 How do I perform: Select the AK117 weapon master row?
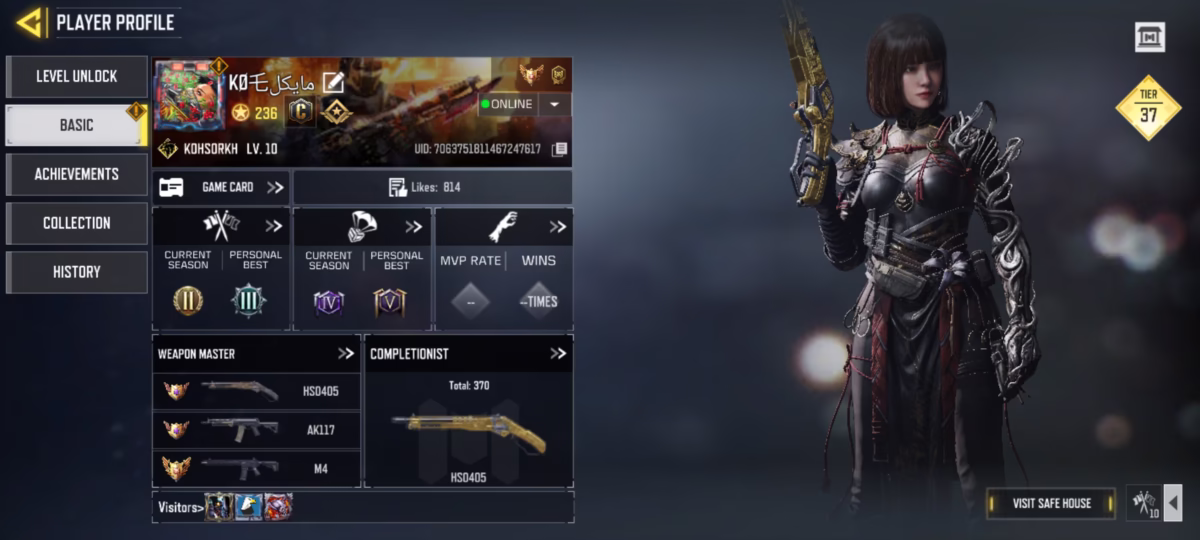(x=256, y=429)
